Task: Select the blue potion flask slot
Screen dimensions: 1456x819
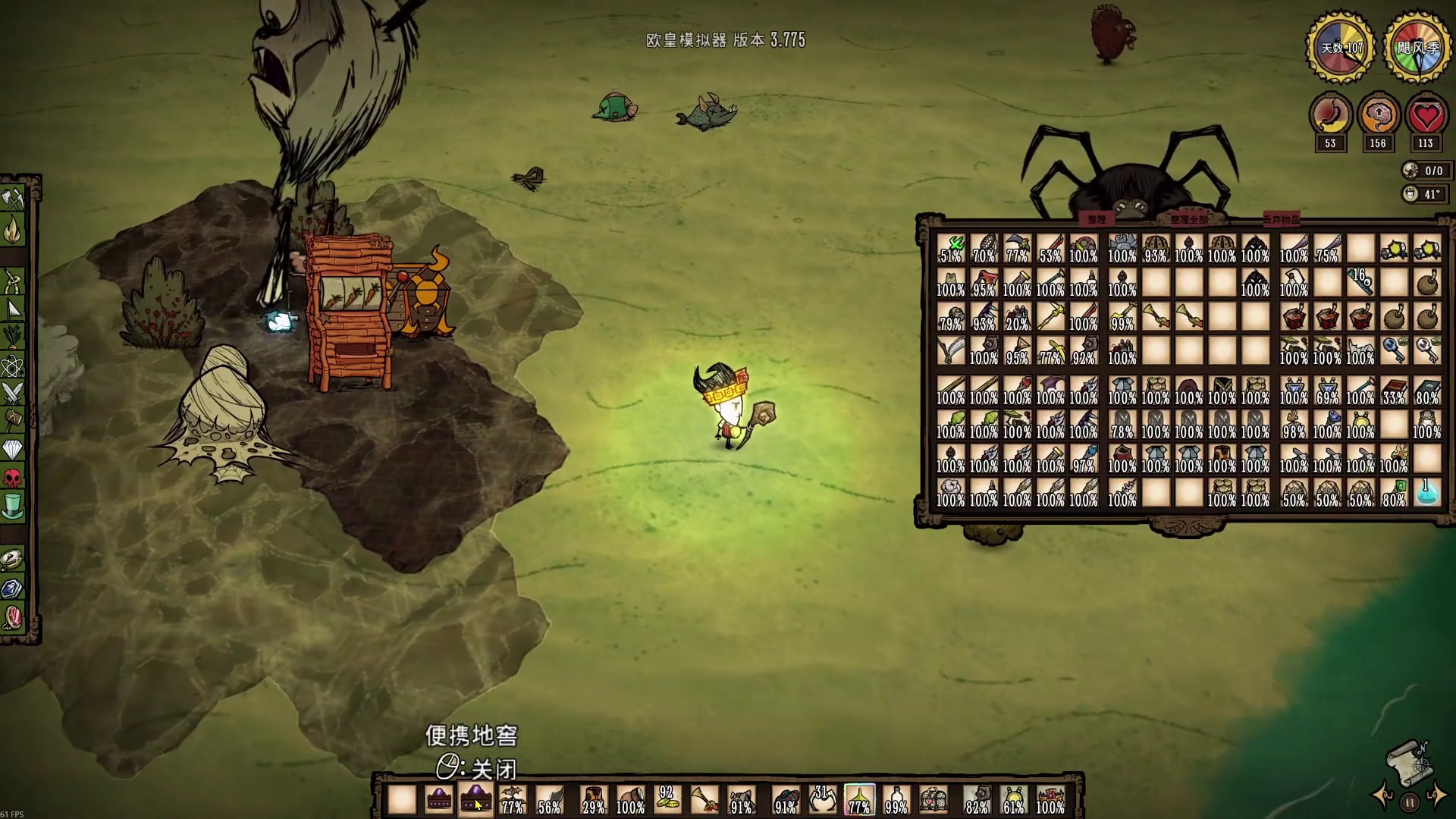Action: [1426, 493]
